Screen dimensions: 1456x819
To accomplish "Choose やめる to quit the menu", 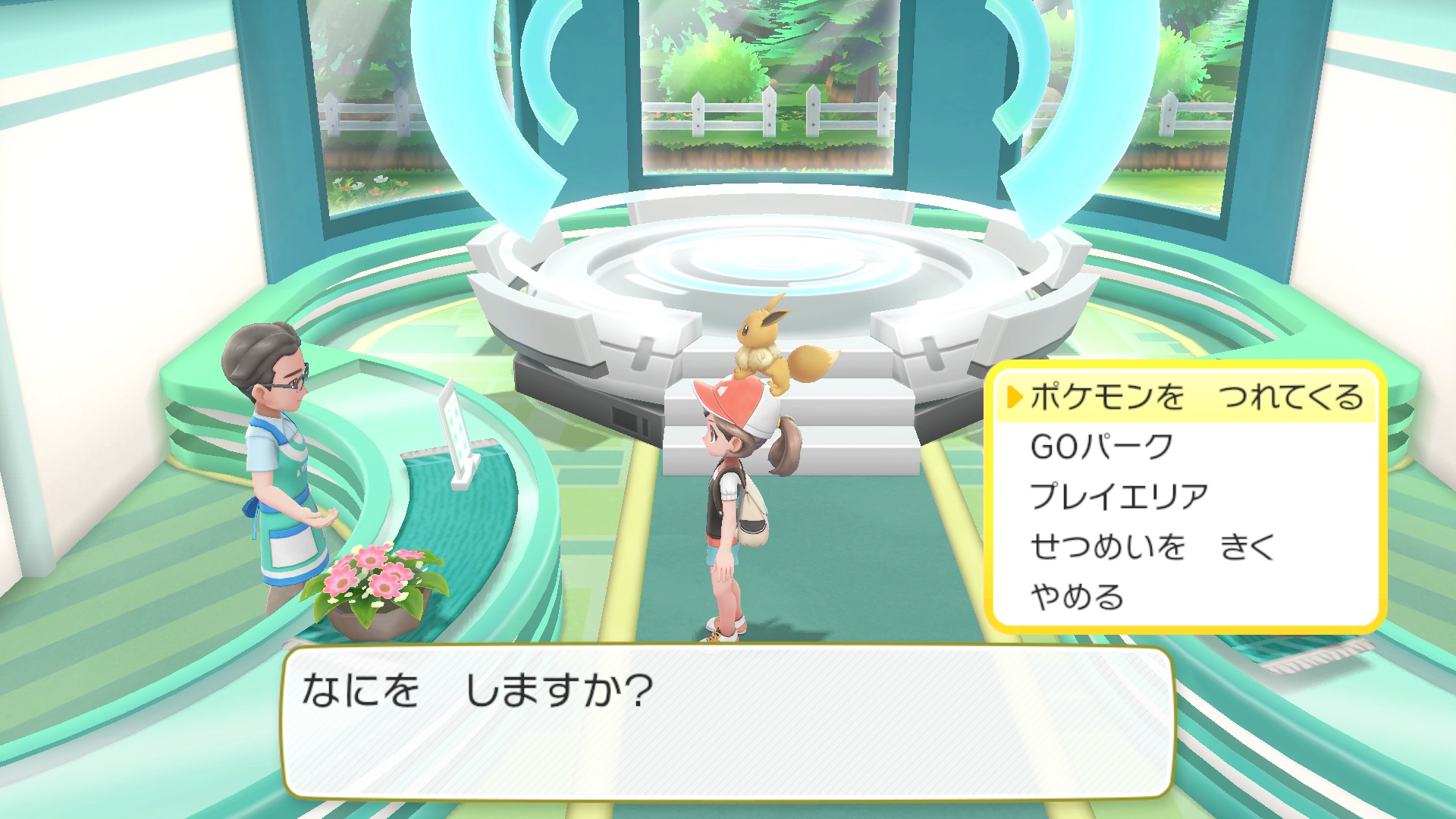I will [x=1076, y=597].
